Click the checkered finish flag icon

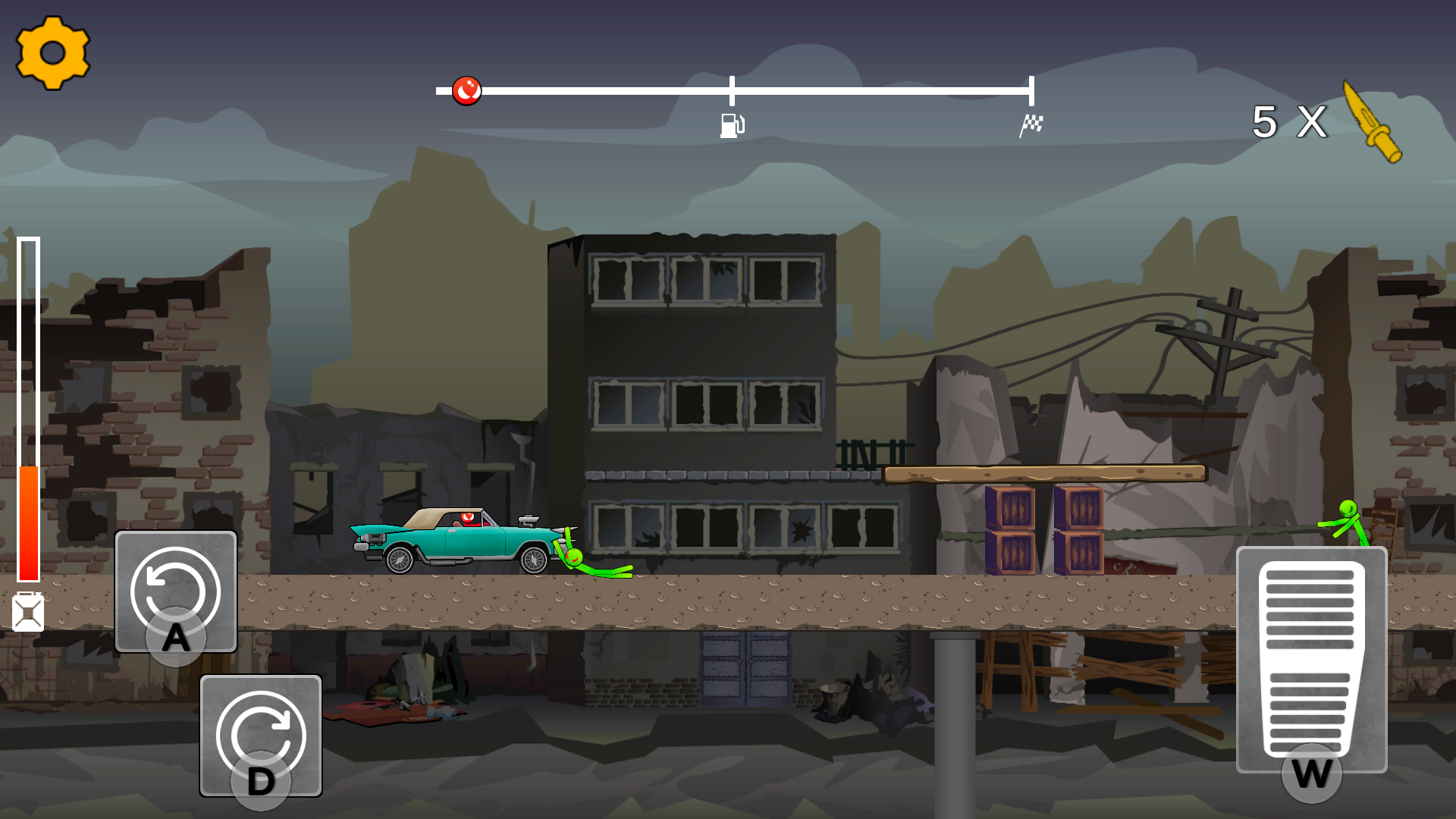(x=1032, y=125)
